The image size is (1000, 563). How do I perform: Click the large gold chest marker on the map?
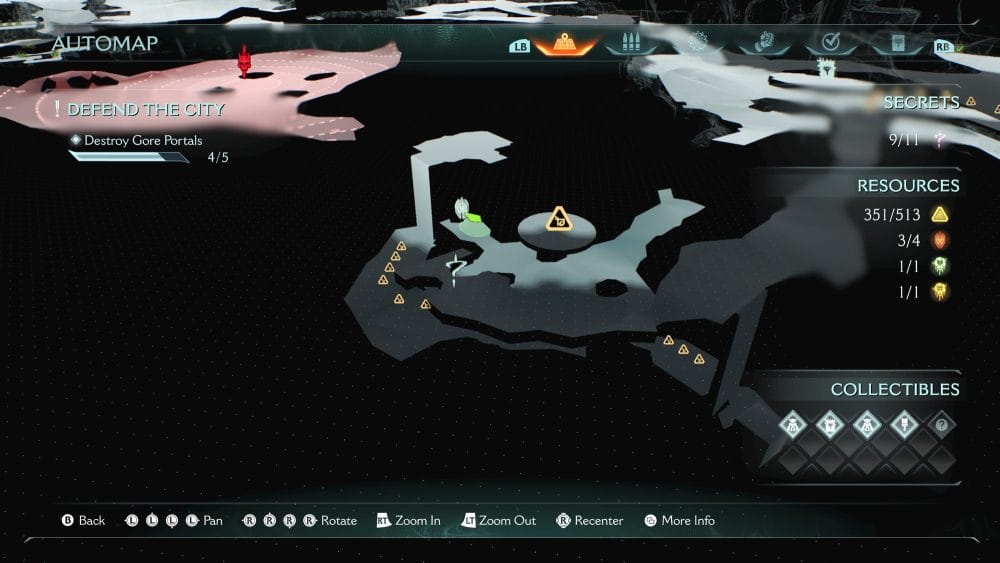coord(557,219)
